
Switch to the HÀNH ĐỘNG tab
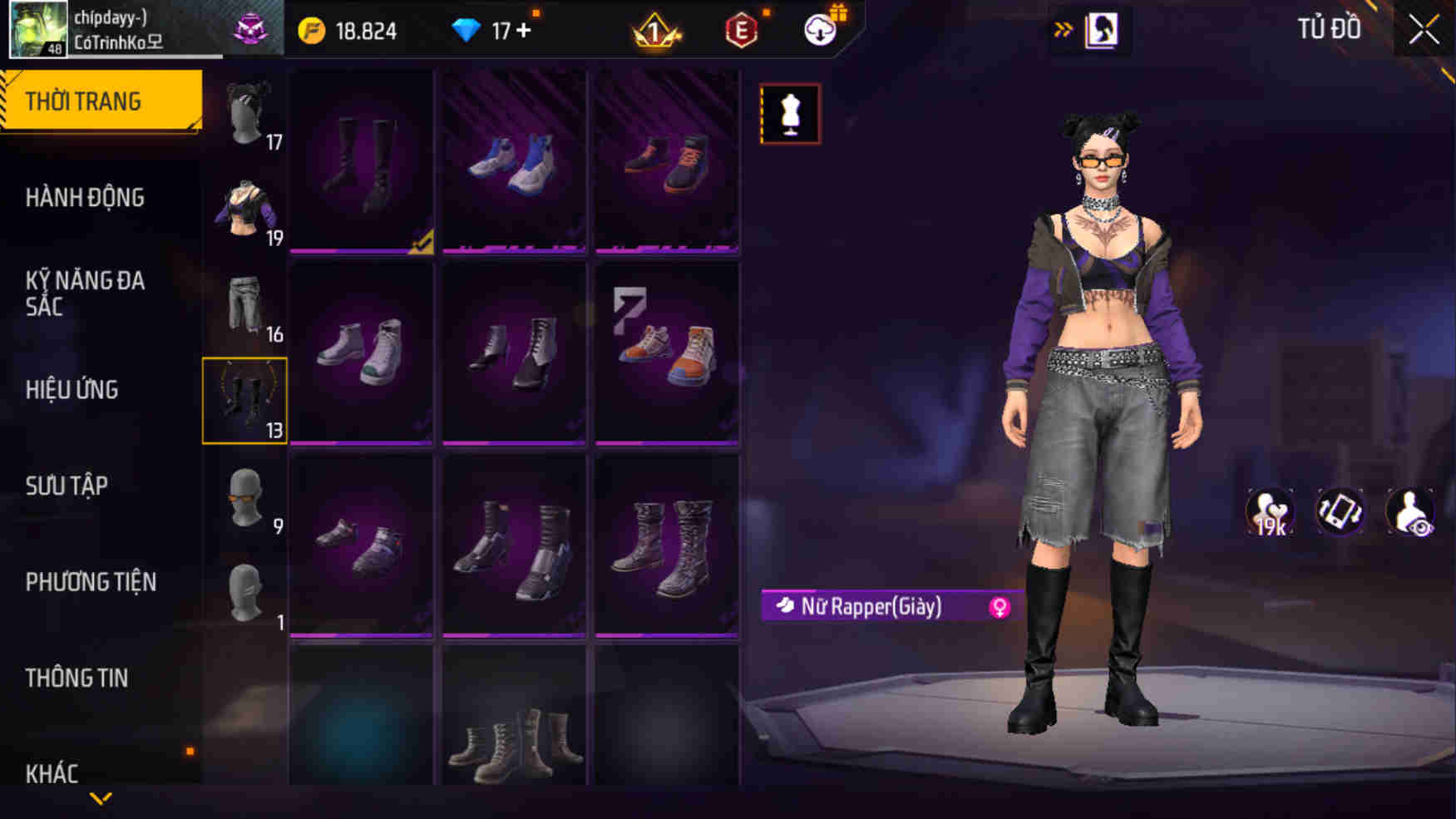[83, 198]
